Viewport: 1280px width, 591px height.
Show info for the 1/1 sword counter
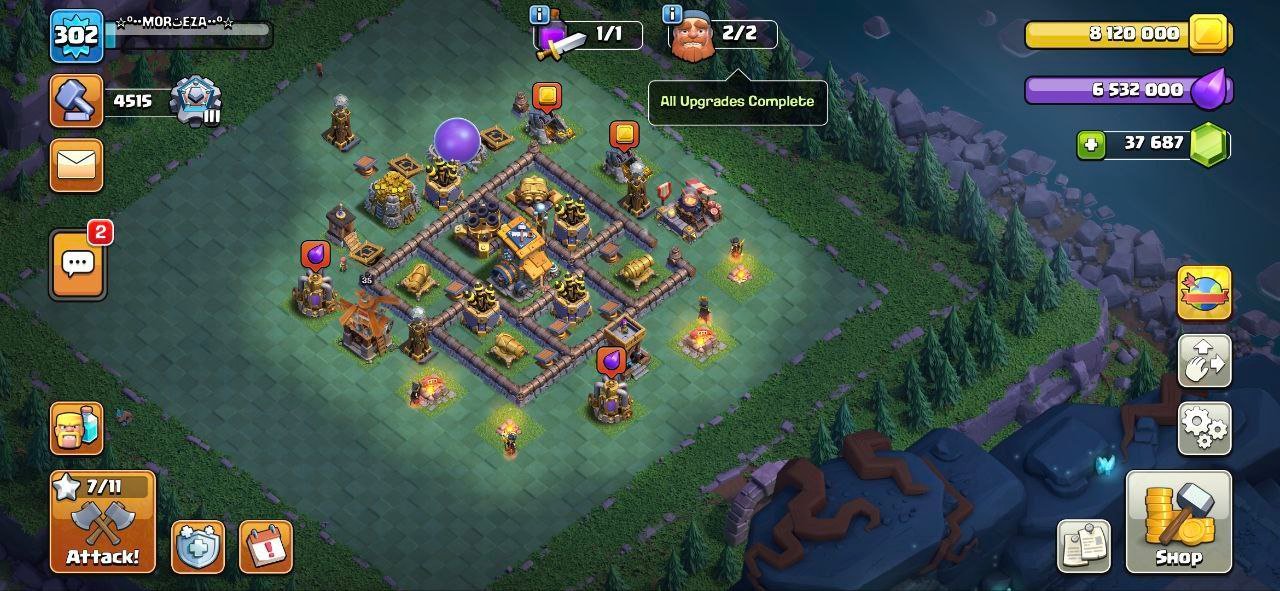point(540,14)
